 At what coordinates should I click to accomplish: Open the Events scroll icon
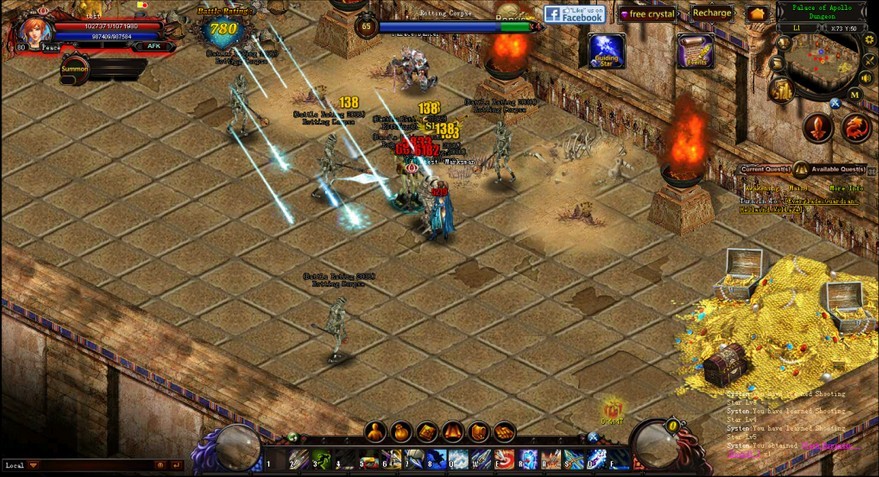click(694, 50)
